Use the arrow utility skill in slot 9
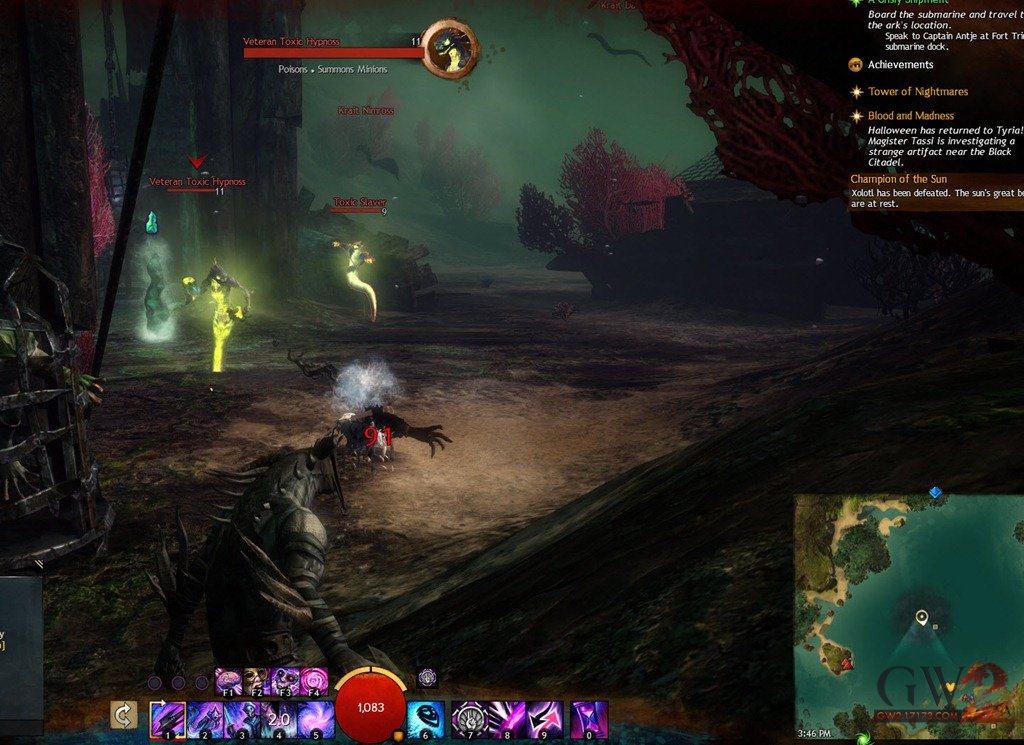This screenshot has height=745, width=1024. click(544, 719)
